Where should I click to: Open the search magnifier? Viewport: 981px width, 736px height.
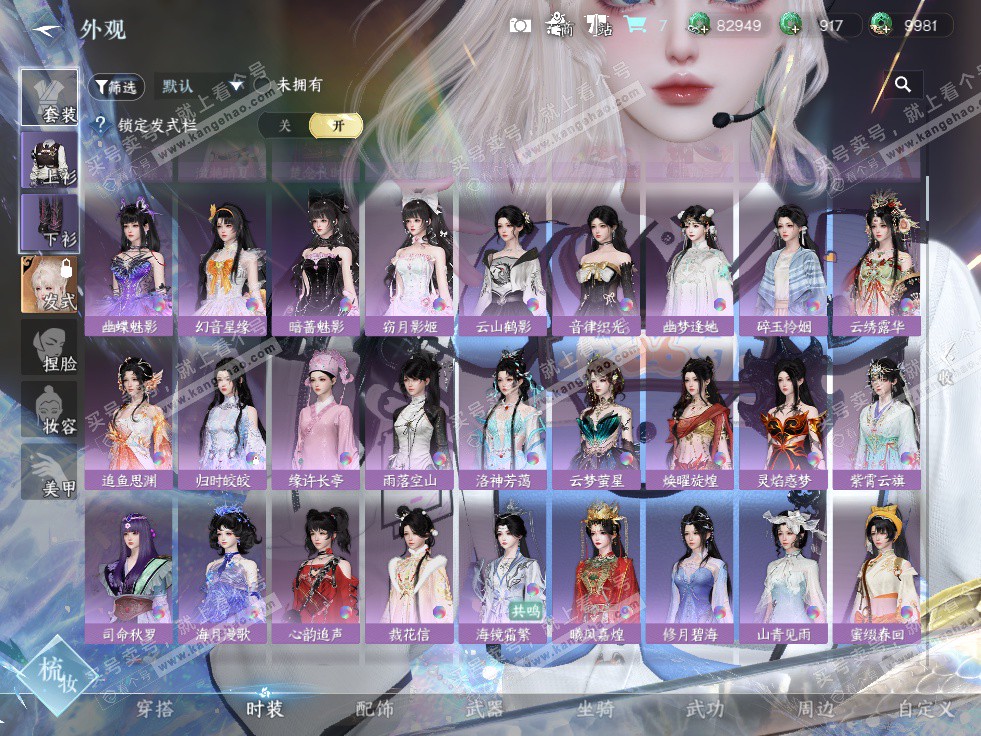(x=903, y=85)
